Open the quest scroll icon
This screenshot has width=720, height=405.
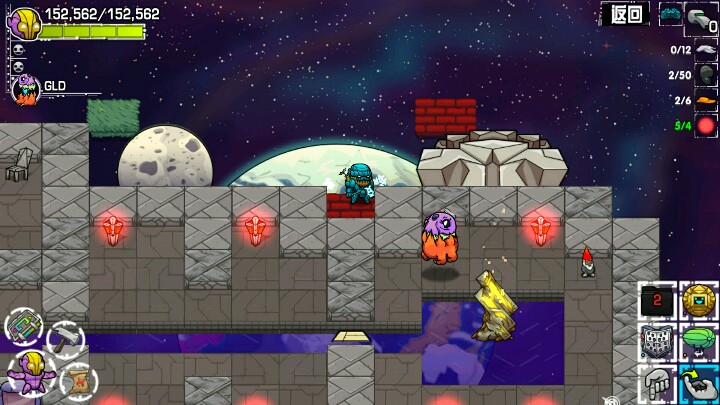75,379
